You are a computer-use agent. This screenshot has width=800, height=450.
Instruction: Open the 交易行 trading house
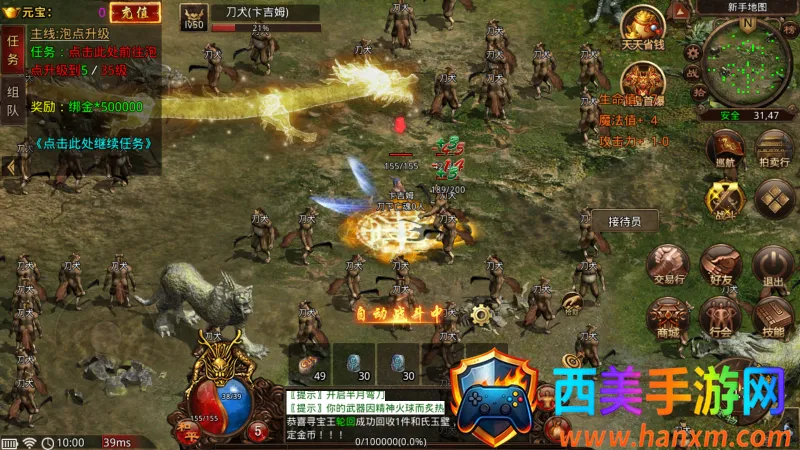(667, 266)
